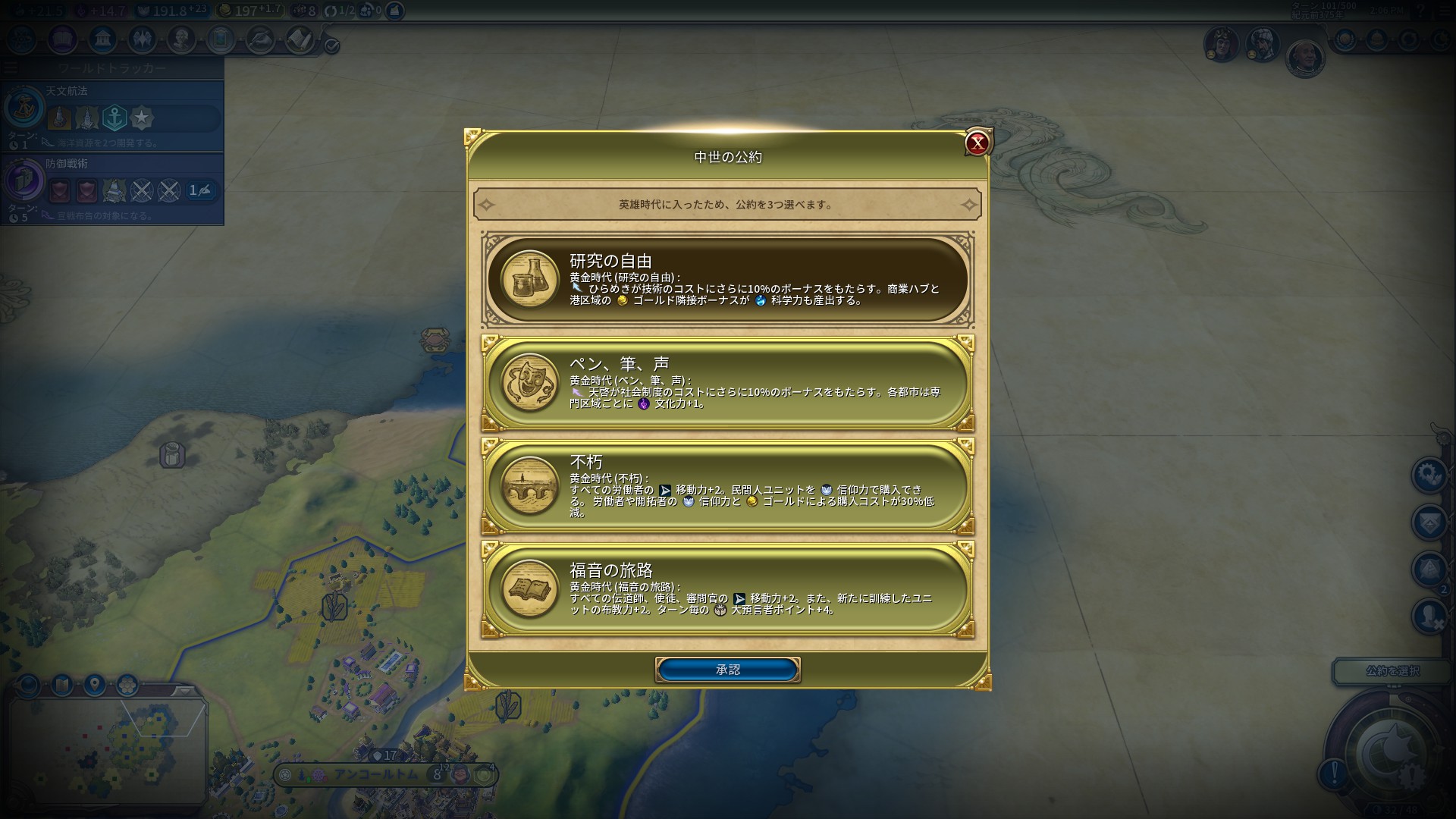Screen dimensions: 1456x819
Task: Pick the 不朽 dedication option
Action: [x=728, y=486]
